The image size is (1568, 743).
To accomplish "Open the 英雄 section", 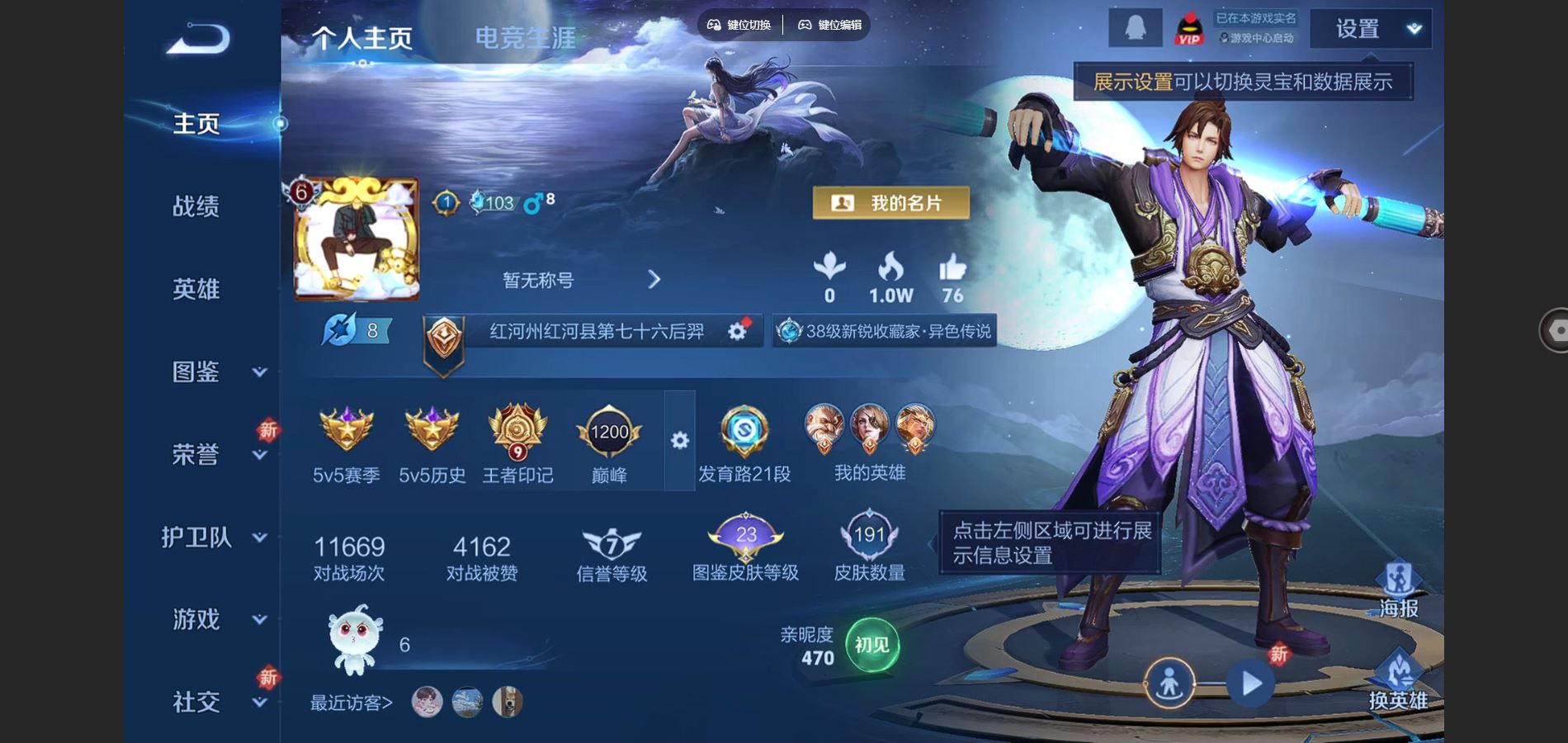I will (196, 289).
